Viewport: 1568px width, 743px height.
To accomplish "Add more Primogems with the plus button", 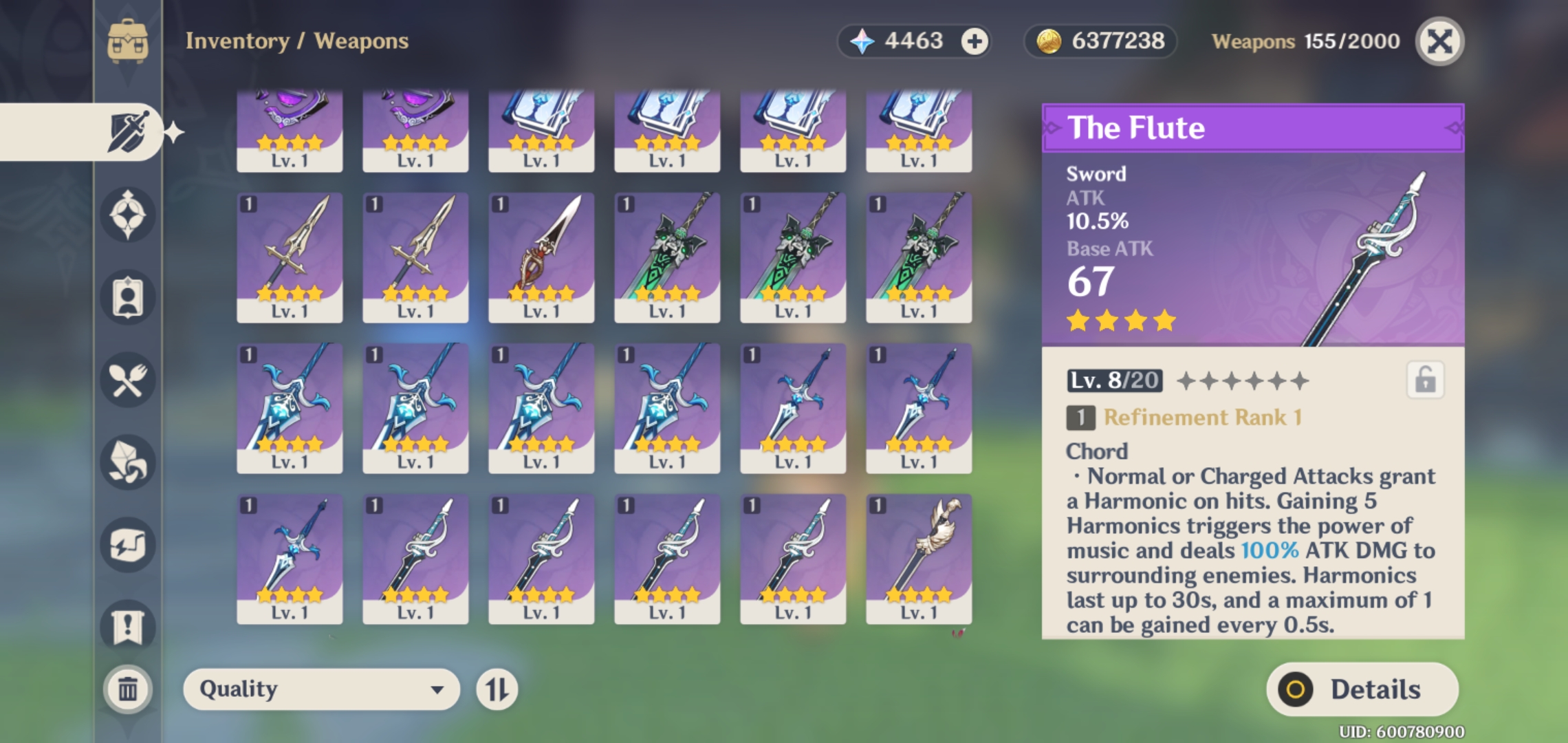I will pos(974,41).
